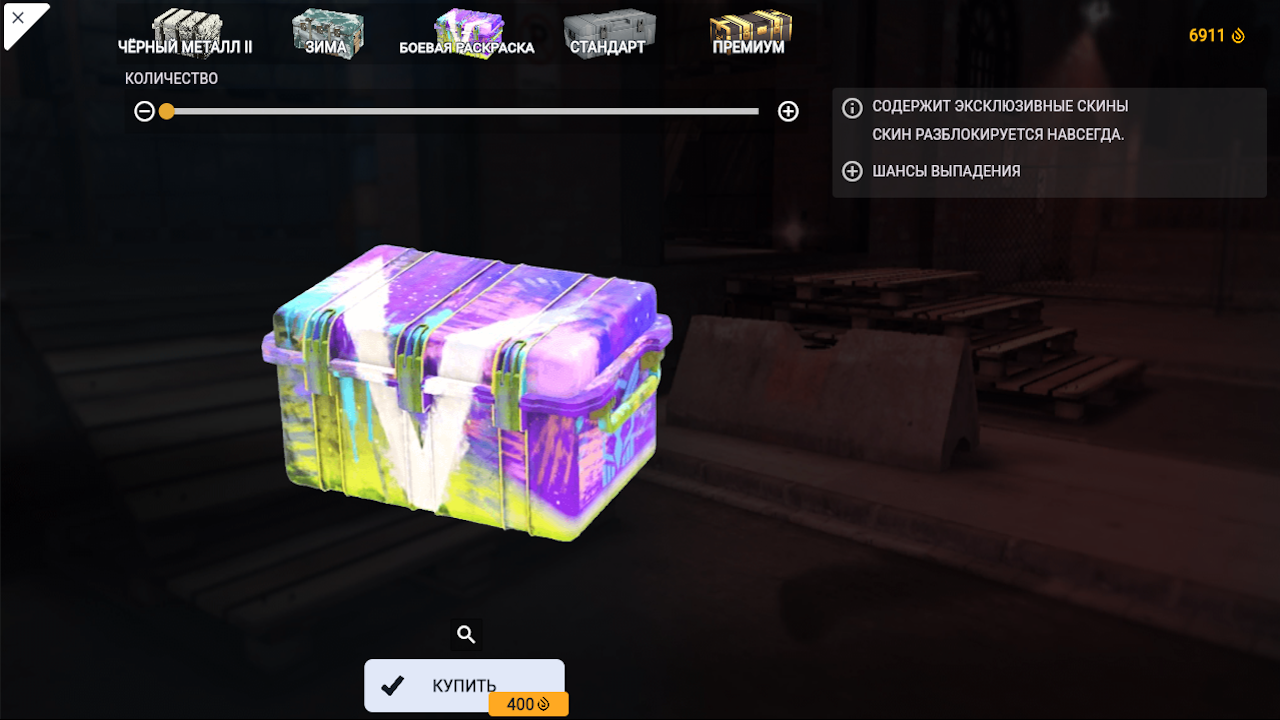Viewport: 1280px width, 720px height.
Task: Switch to the Зима tab
Action: (x=328, y=45)
